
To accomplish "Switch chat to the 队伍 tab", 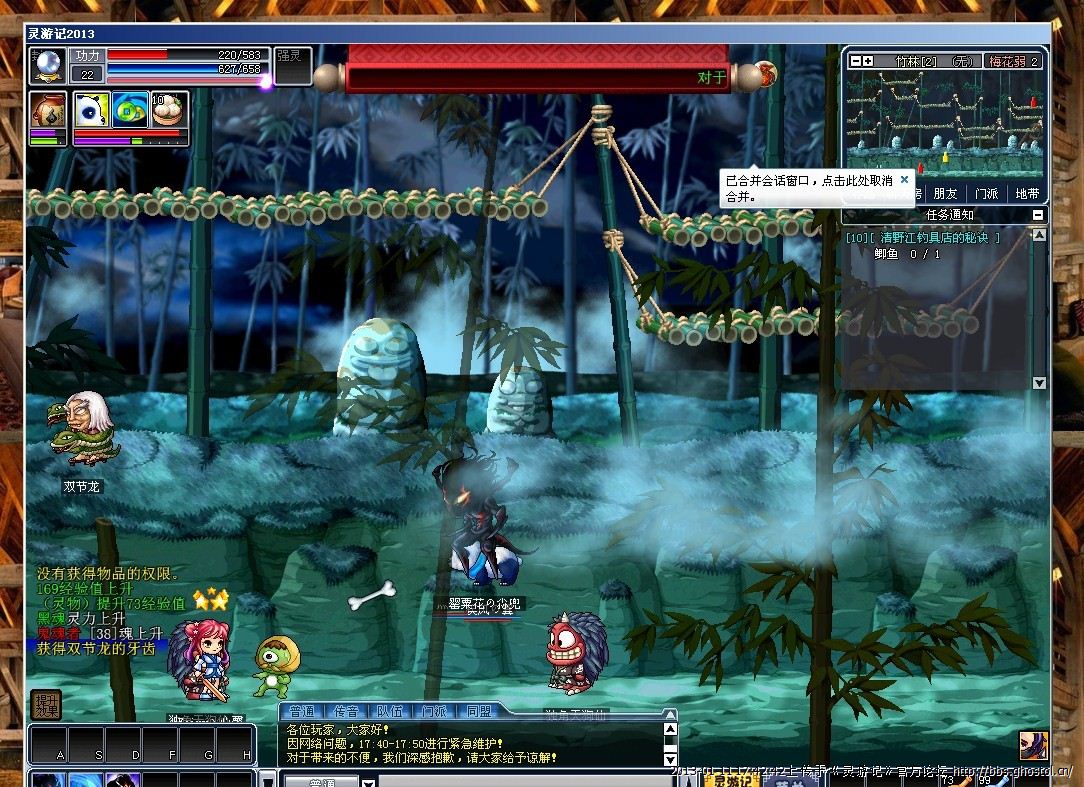I will (x=390, y=712).
